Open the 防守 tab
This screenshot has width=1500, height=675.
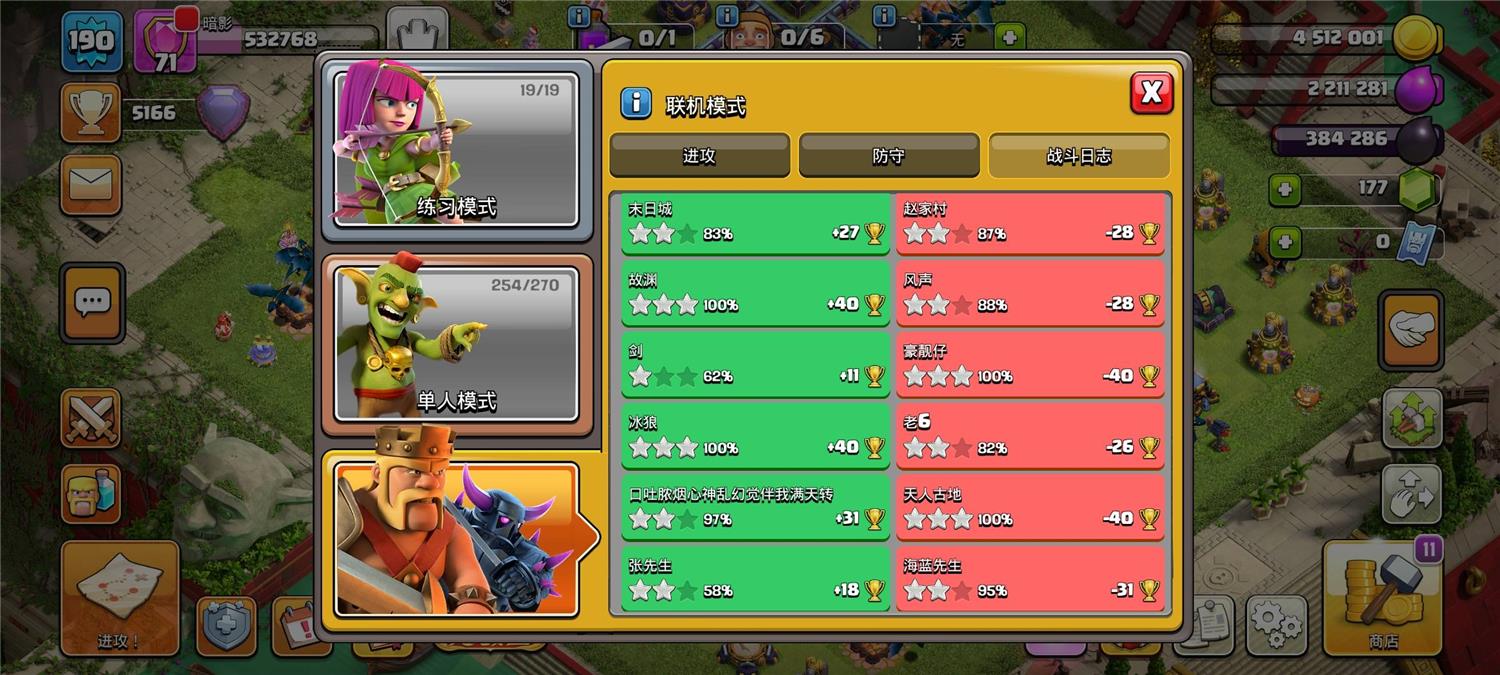pyautogui.click(x=888, y=156)
